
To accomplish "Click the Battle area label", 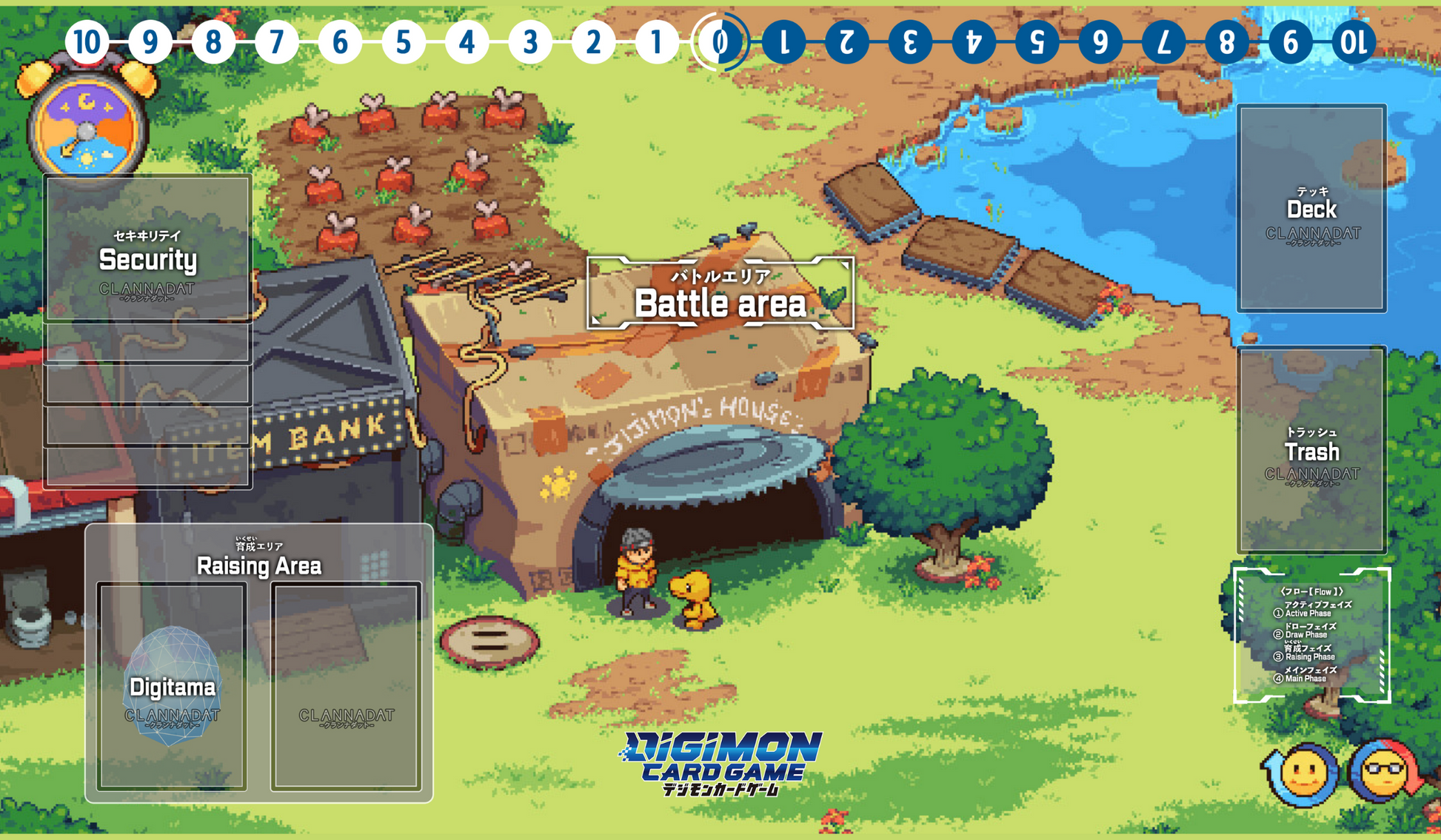I will [x=720, y=294].
